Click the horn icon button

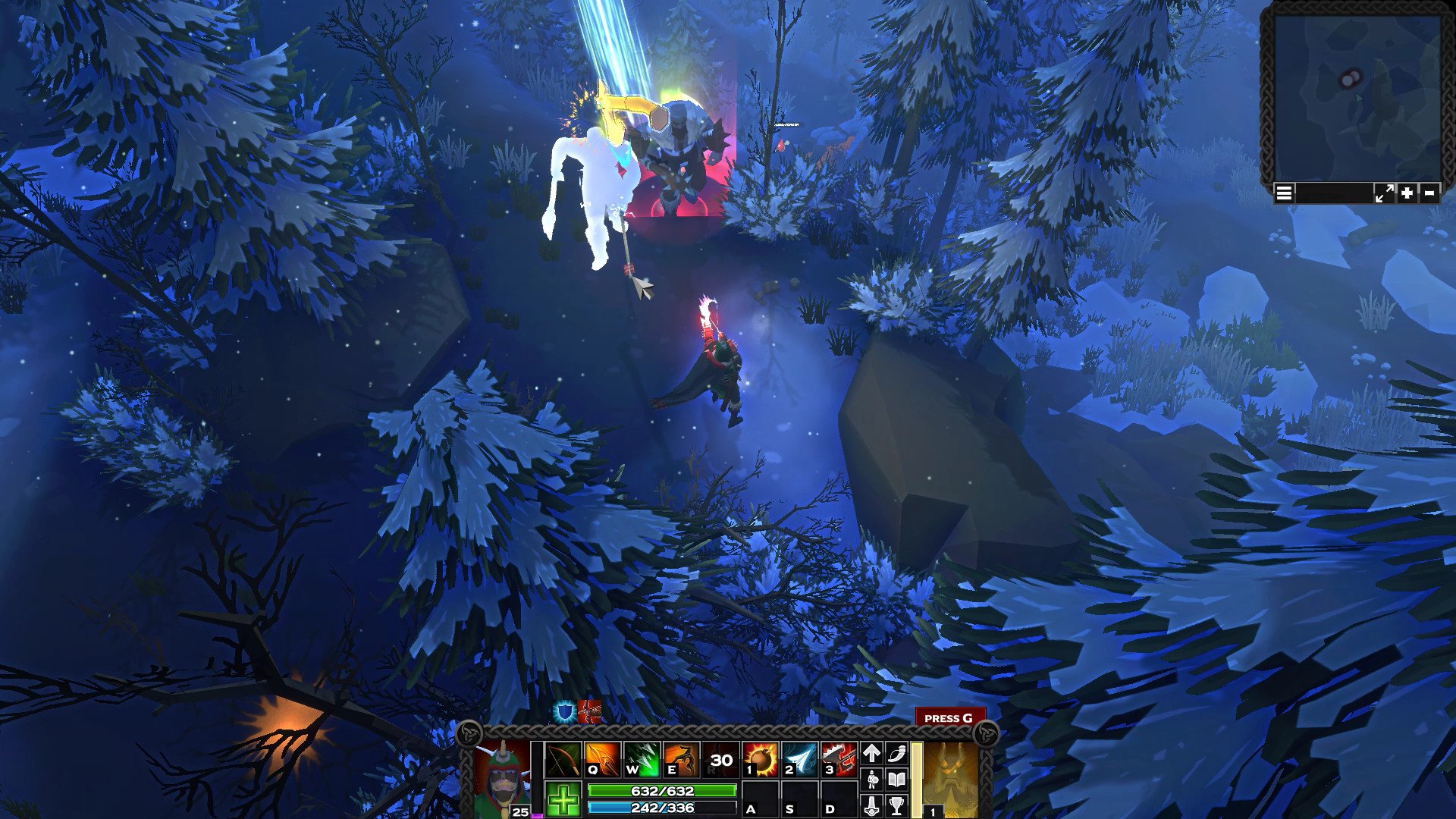coord(896,753)
